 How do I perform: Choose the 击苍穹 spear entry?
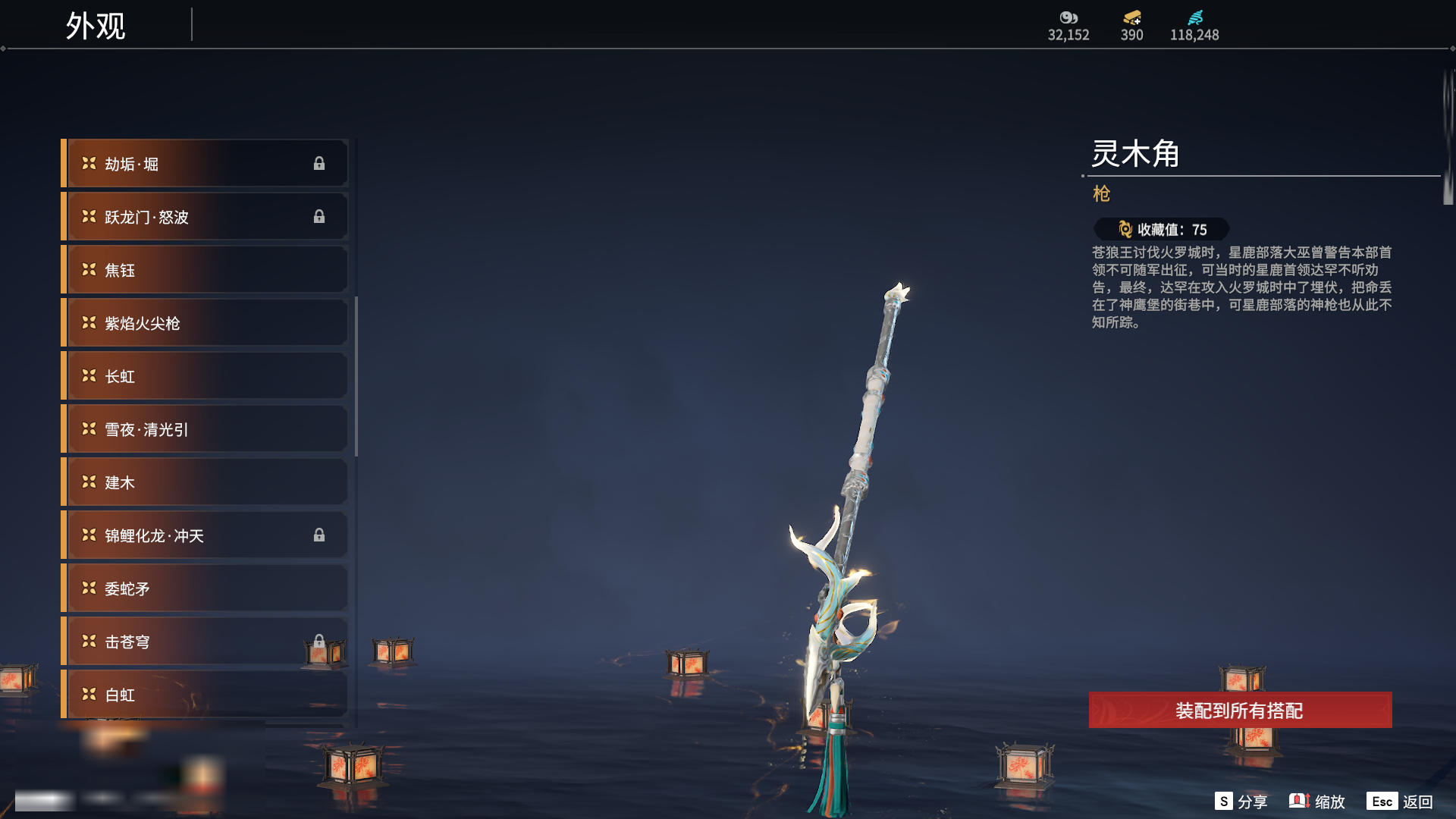205,642
